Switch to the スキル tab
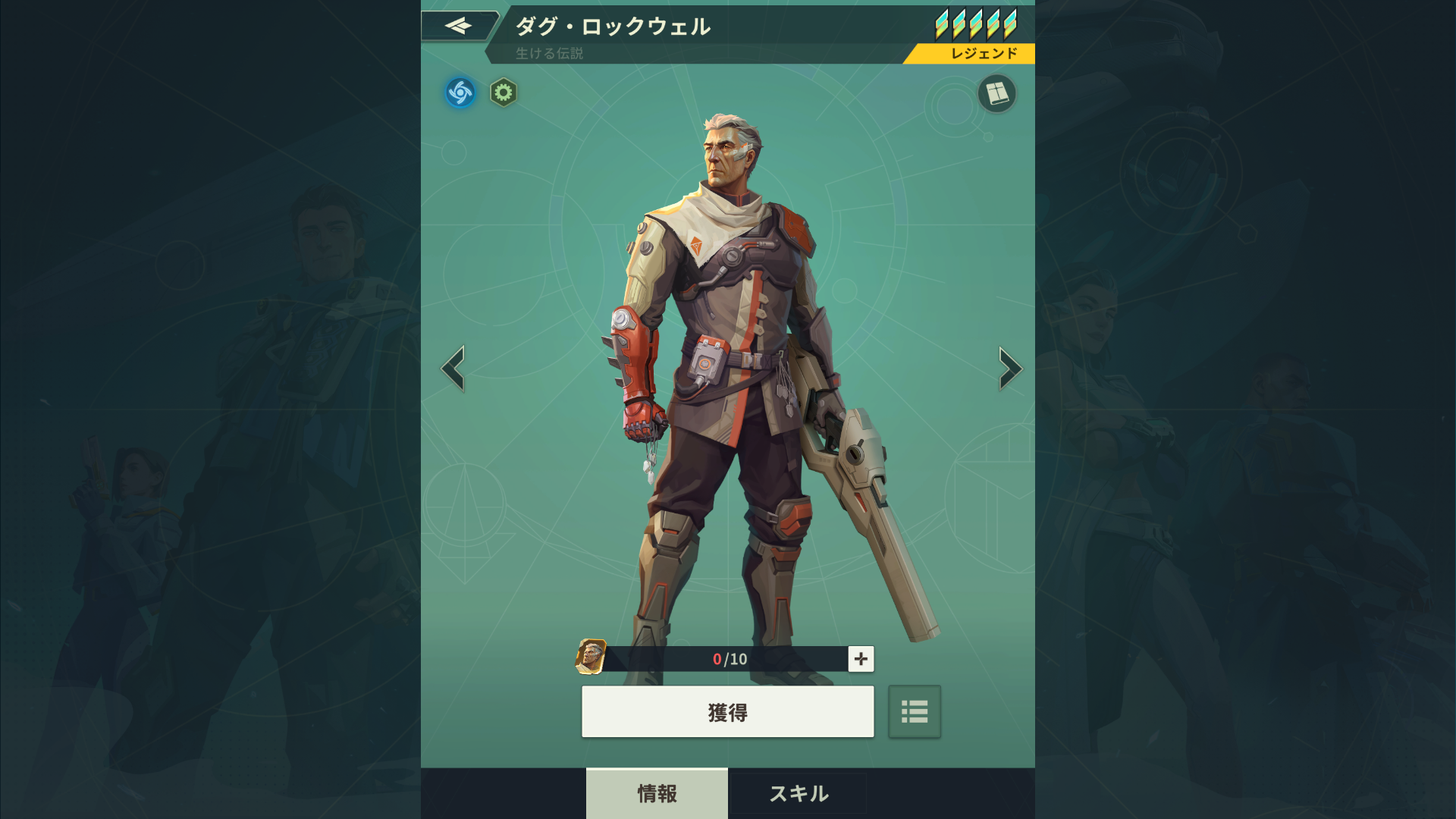The image size is (1456, 819). tap(799, 793)
